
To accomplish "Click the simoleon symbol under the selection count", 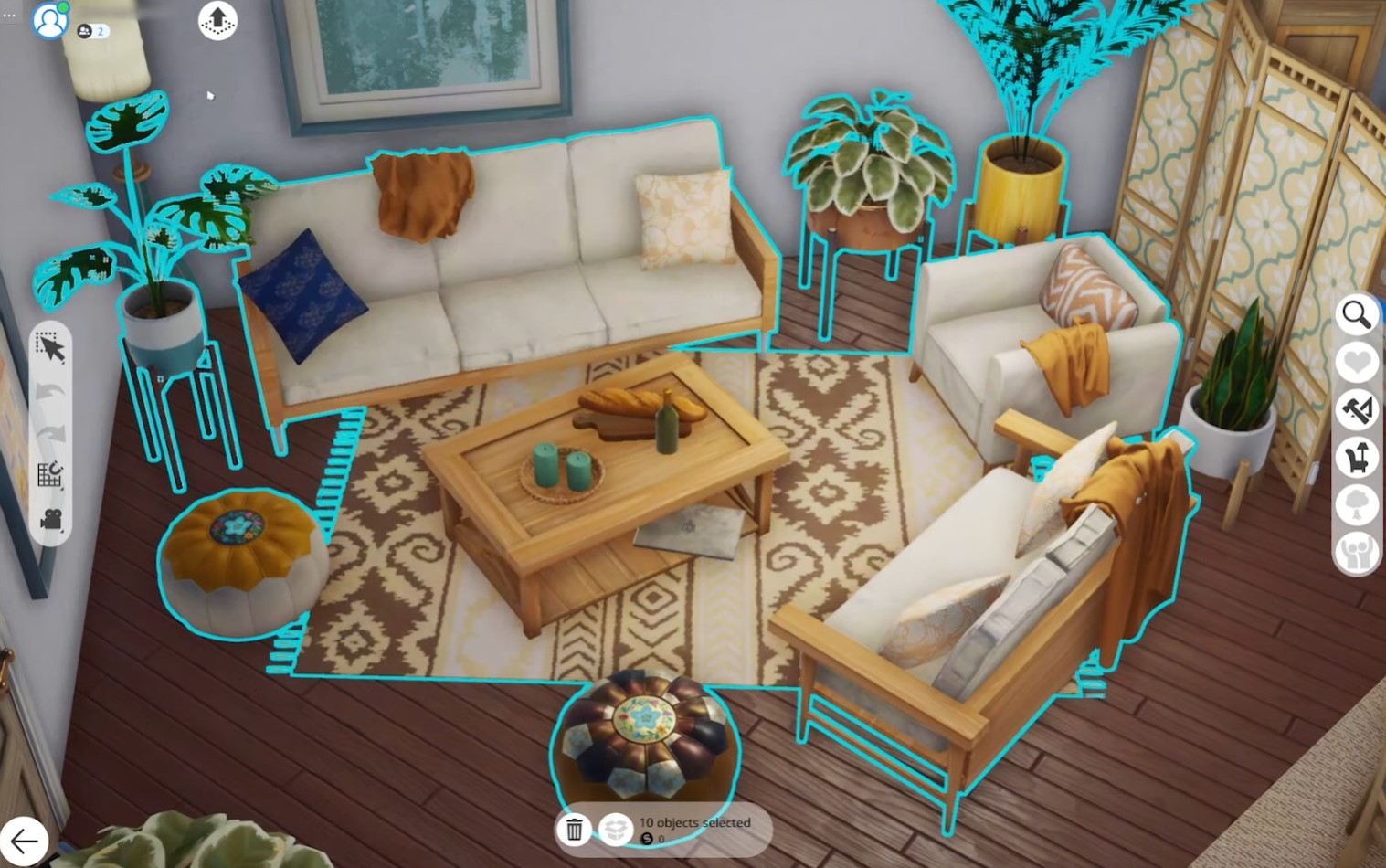I will (646, 838).
